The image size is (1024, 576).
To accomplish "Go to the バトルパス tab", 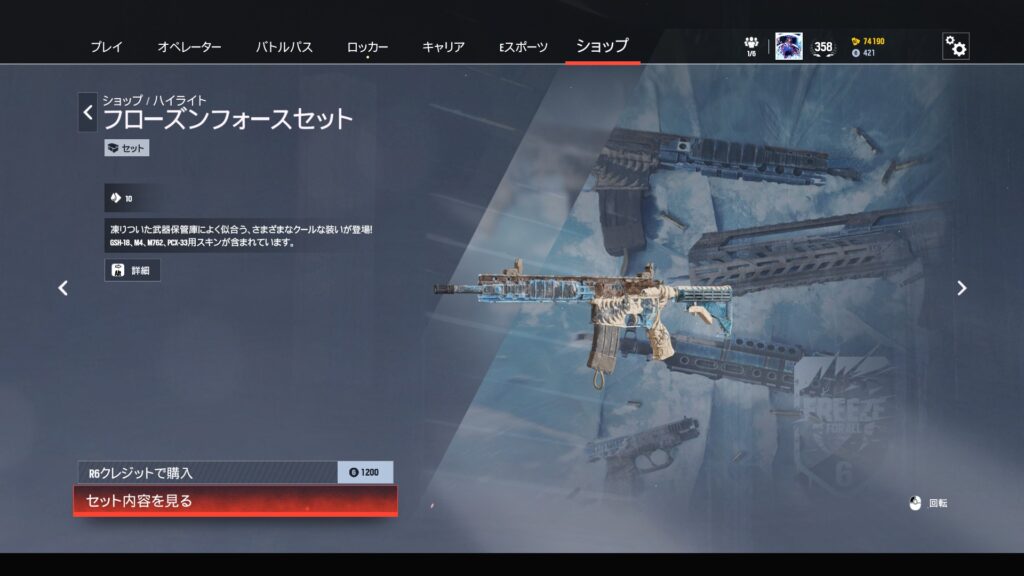I will (x=284, y=47).
